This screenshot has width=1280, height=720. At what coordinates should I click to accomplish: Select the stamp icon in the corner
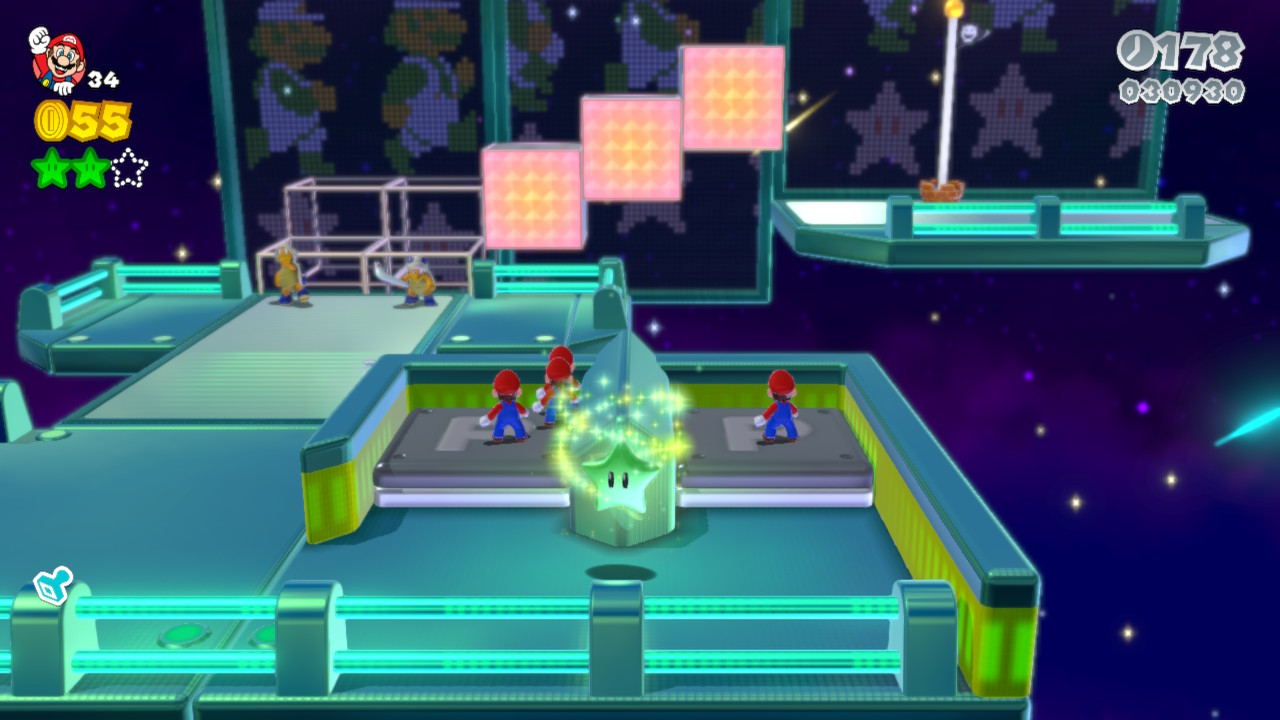coord(51,586)
